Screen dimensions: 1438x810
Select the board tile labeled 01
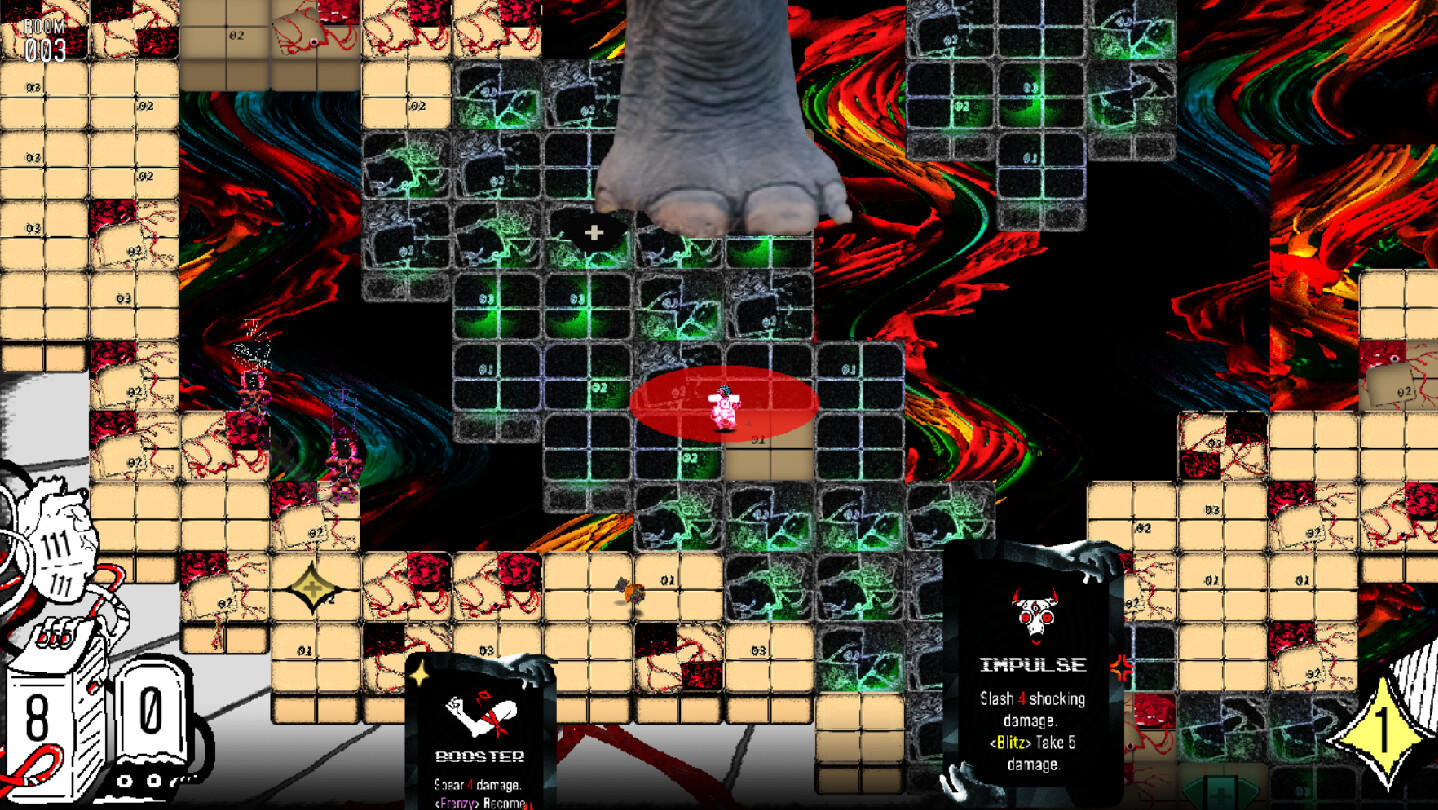[x=667, y=579]
